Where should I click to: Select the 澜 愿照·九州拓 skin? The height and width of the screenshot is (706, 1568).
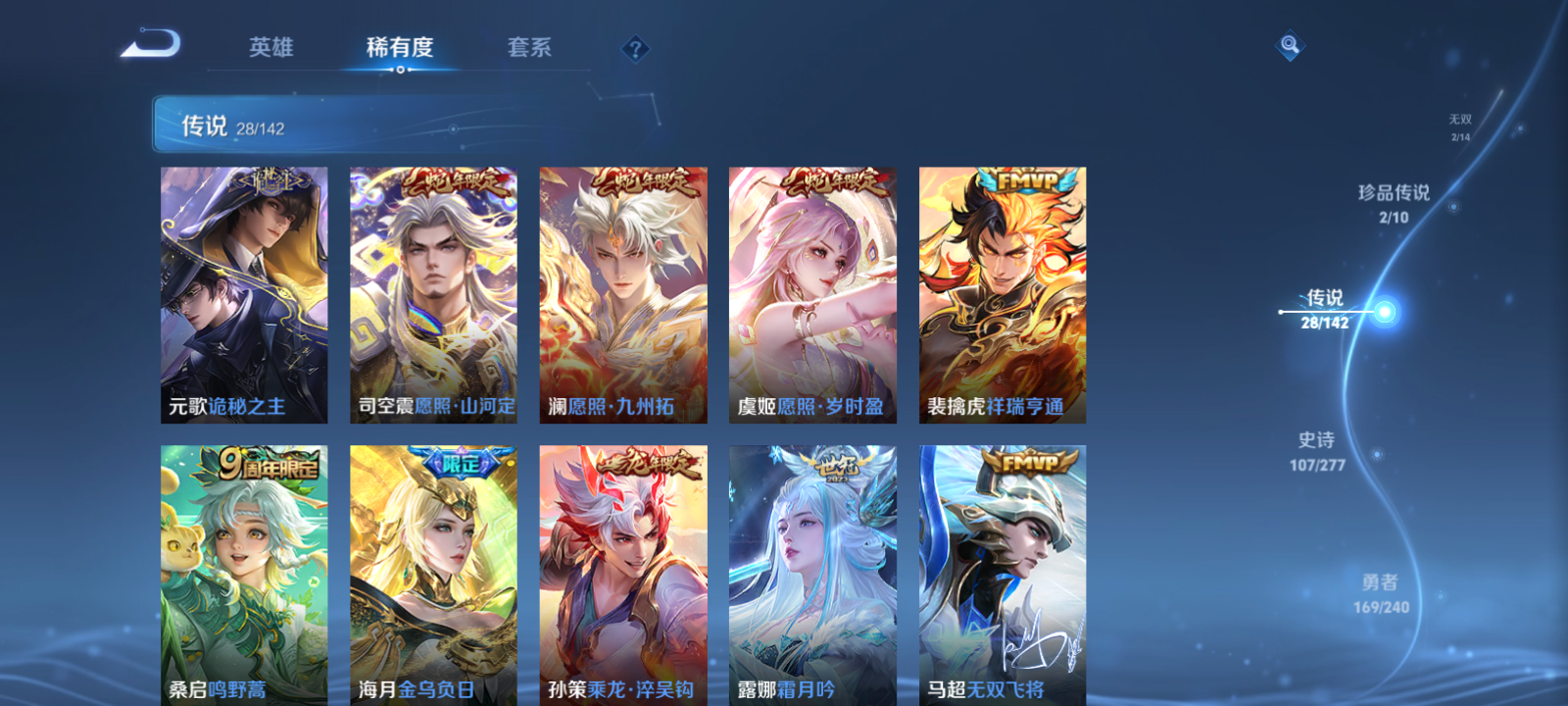pos(621,294)
